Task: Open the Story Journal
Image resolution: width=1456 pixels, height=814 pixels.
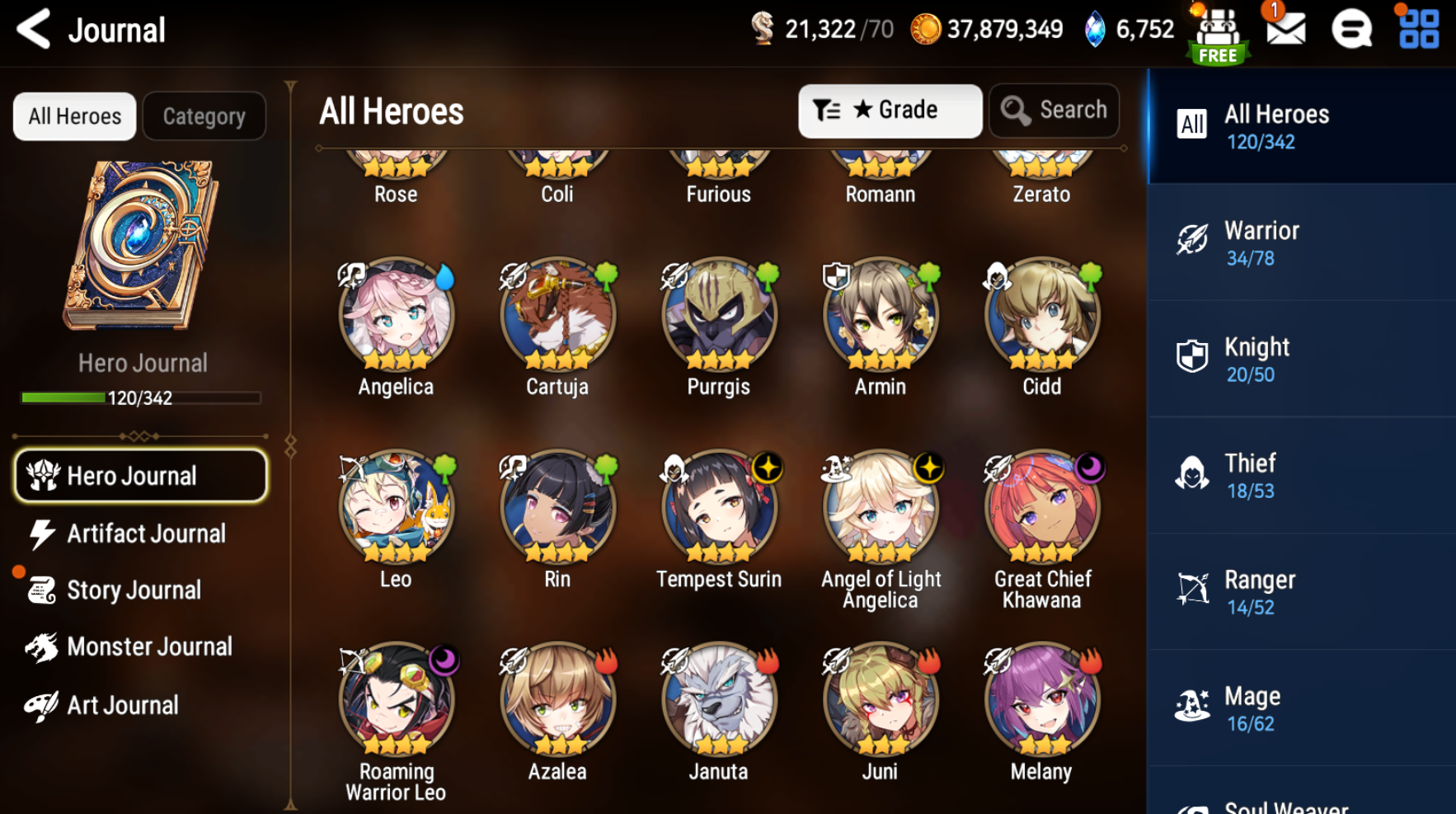Action: pyautogui.click(x=133, y=591)
